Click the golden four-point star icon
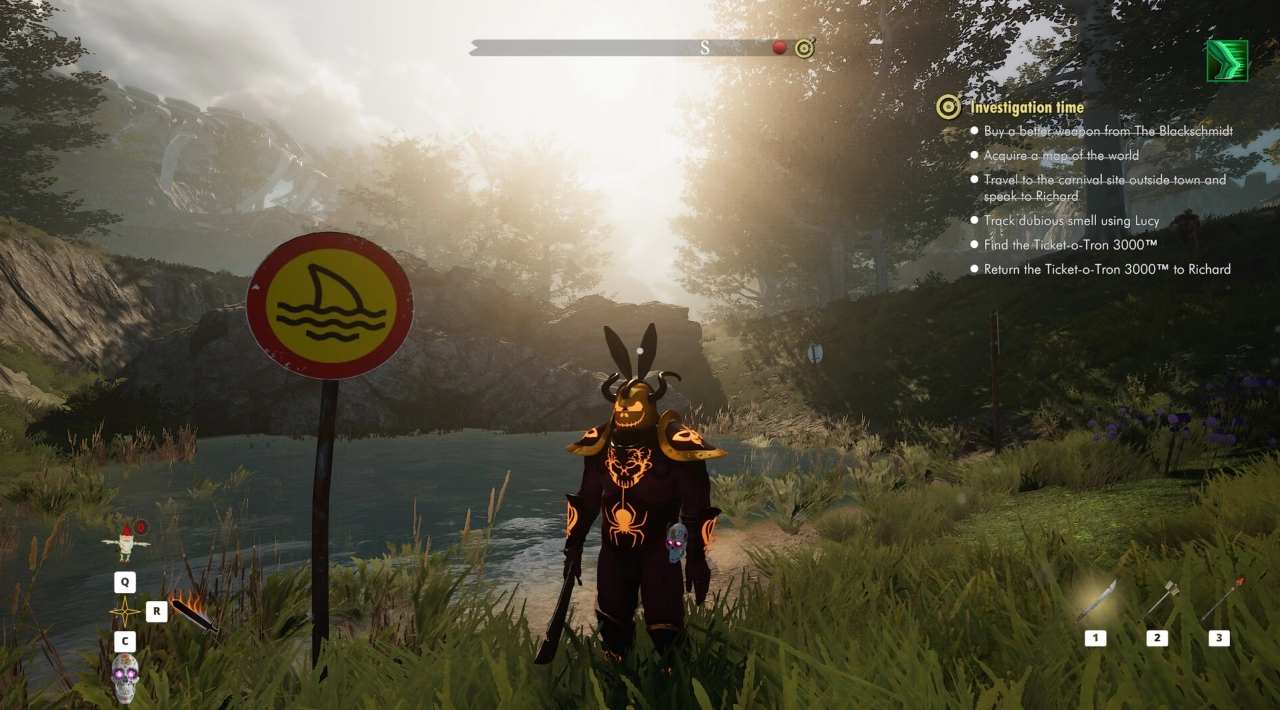 (x=125, y=612)
